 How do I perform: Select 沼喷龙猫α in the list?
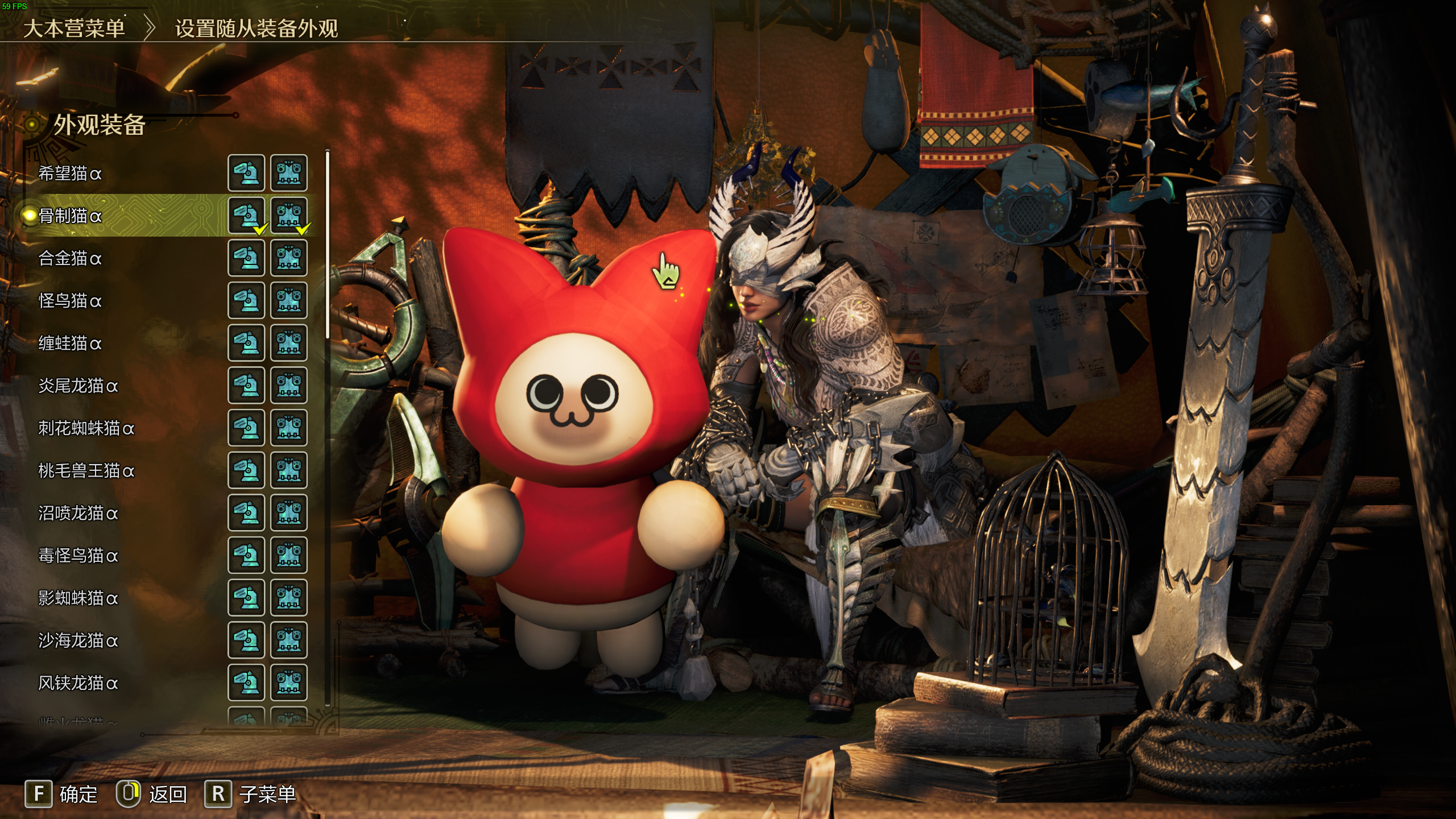[78, 513]
